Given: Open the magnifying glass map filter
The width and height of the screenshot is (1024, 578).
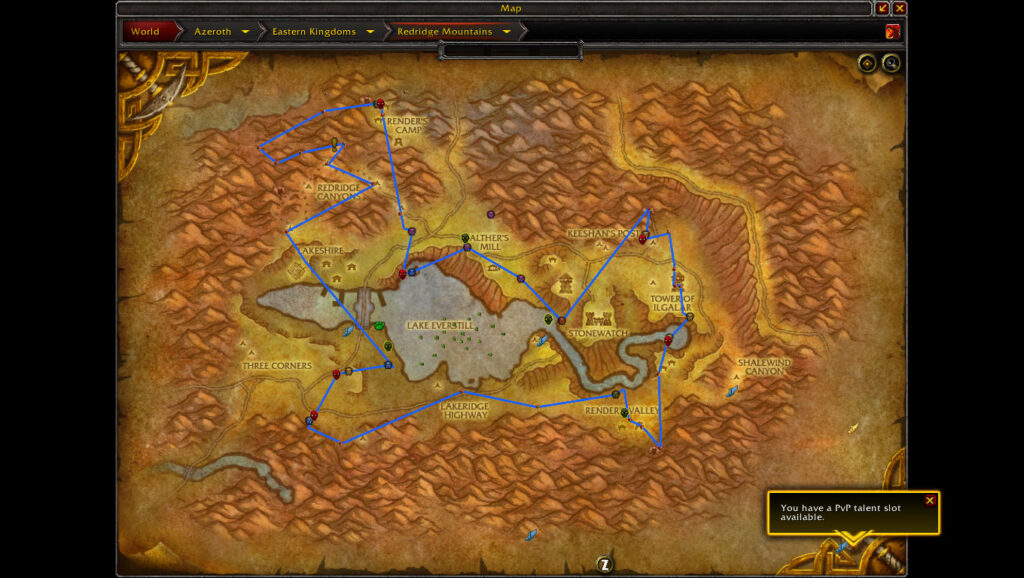Looking at the screenshot, I should pyautogui.click(x=890, y=64).
